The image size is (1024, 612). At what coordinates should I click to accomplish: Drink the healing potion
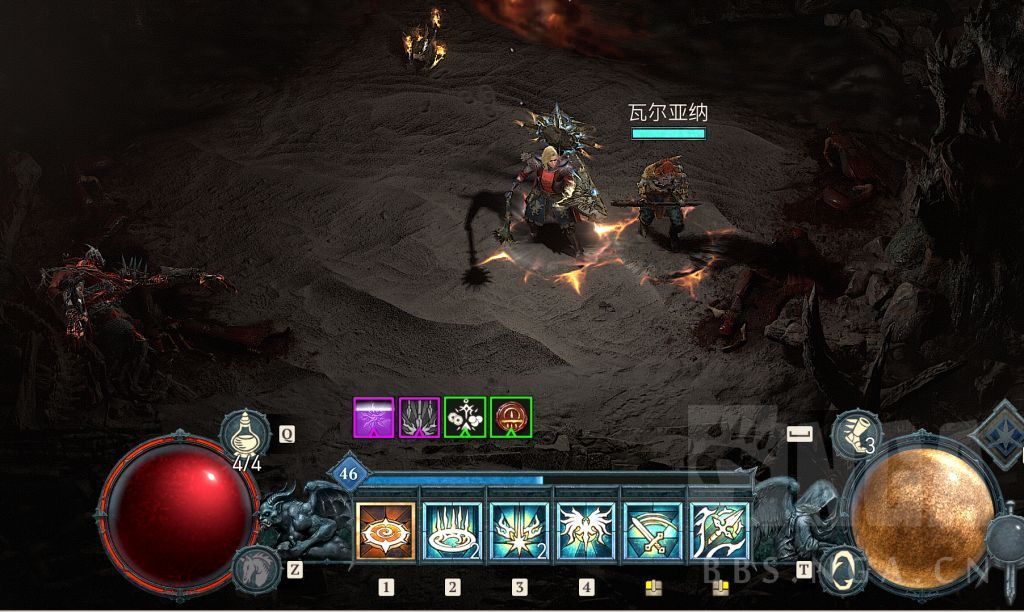pos(246,434)
